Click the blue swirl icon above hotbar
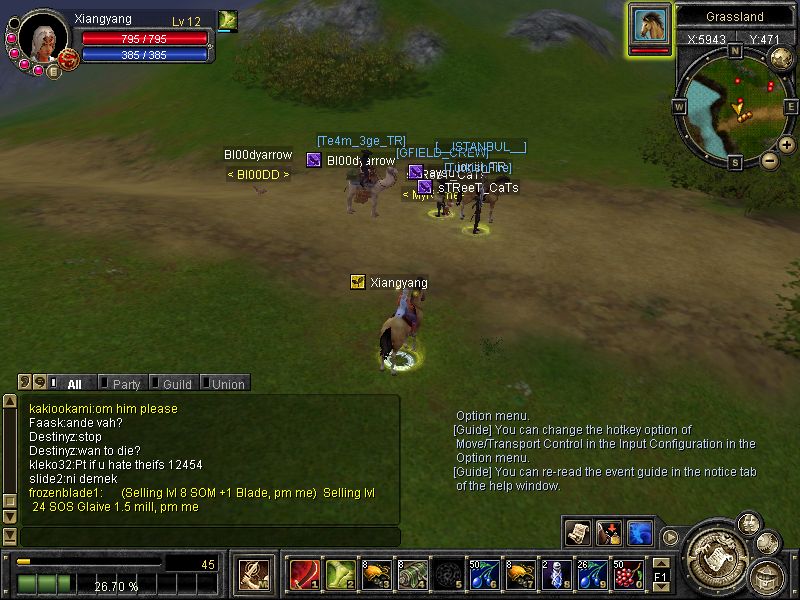This screenshot has width=800, height=600. (x=639, y=531)
